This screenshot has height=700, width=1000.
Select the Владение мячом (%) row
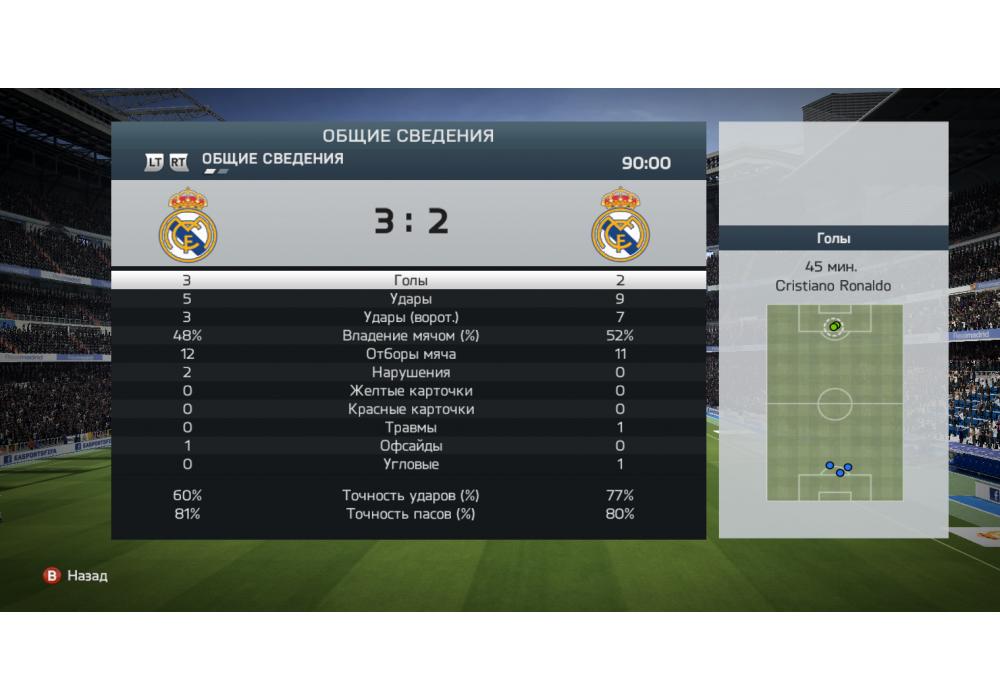pos(410,336)
